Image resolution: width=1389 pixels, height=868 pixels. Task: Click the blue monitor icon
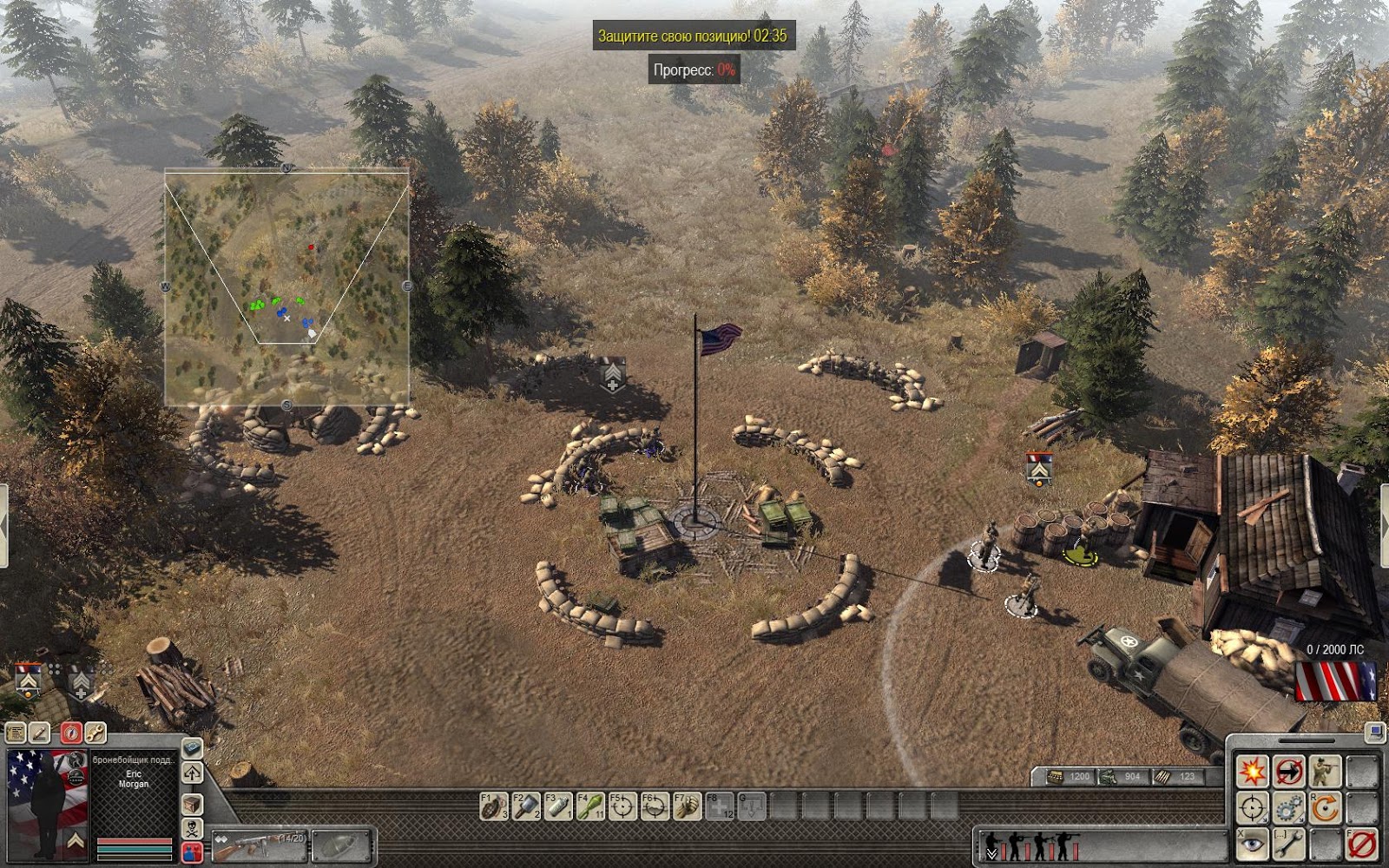[1374, 733]
